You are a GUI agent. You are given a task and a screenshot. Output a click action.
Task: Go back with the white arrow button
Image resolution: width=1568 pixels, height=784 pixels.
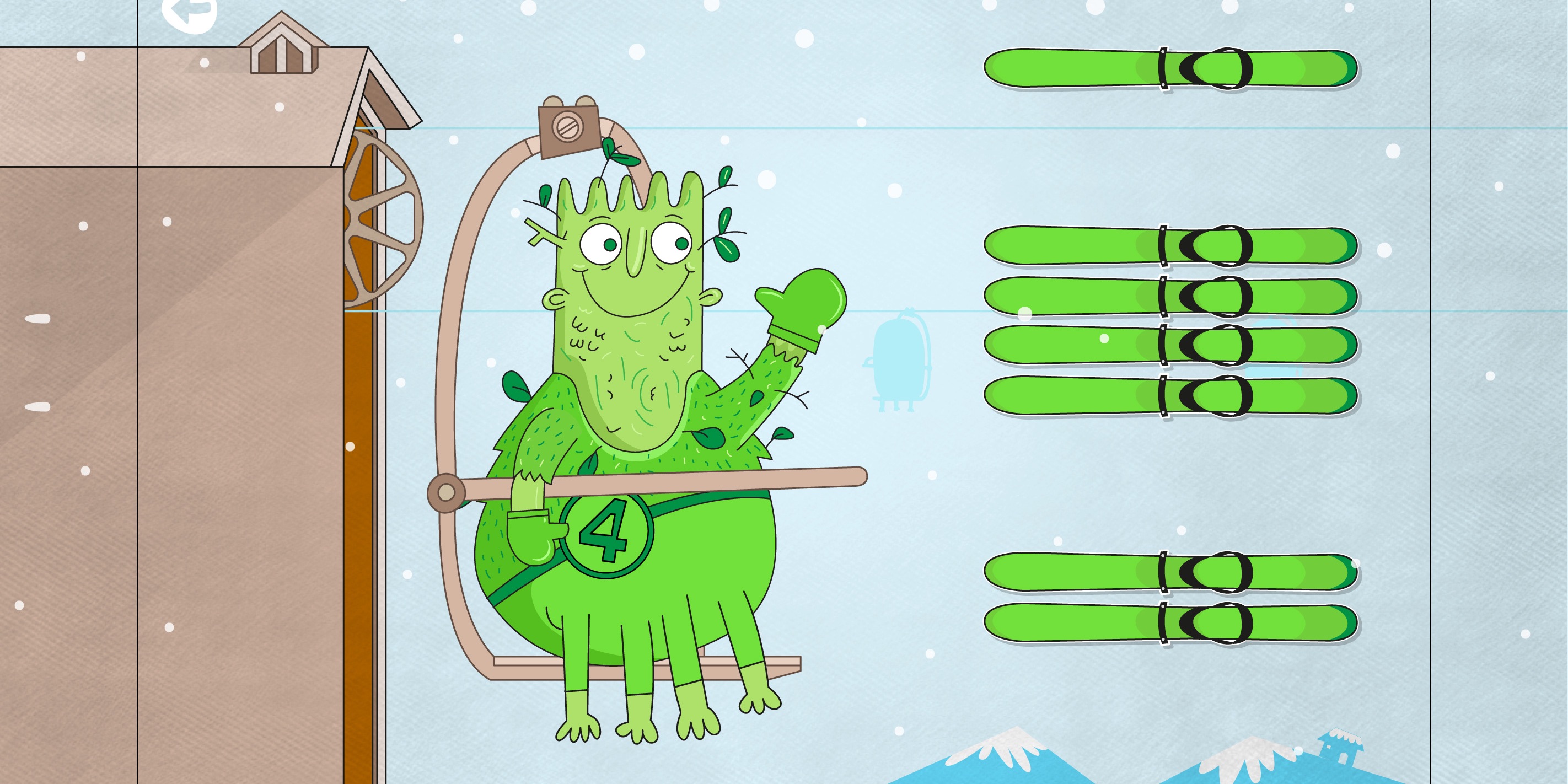189,12
